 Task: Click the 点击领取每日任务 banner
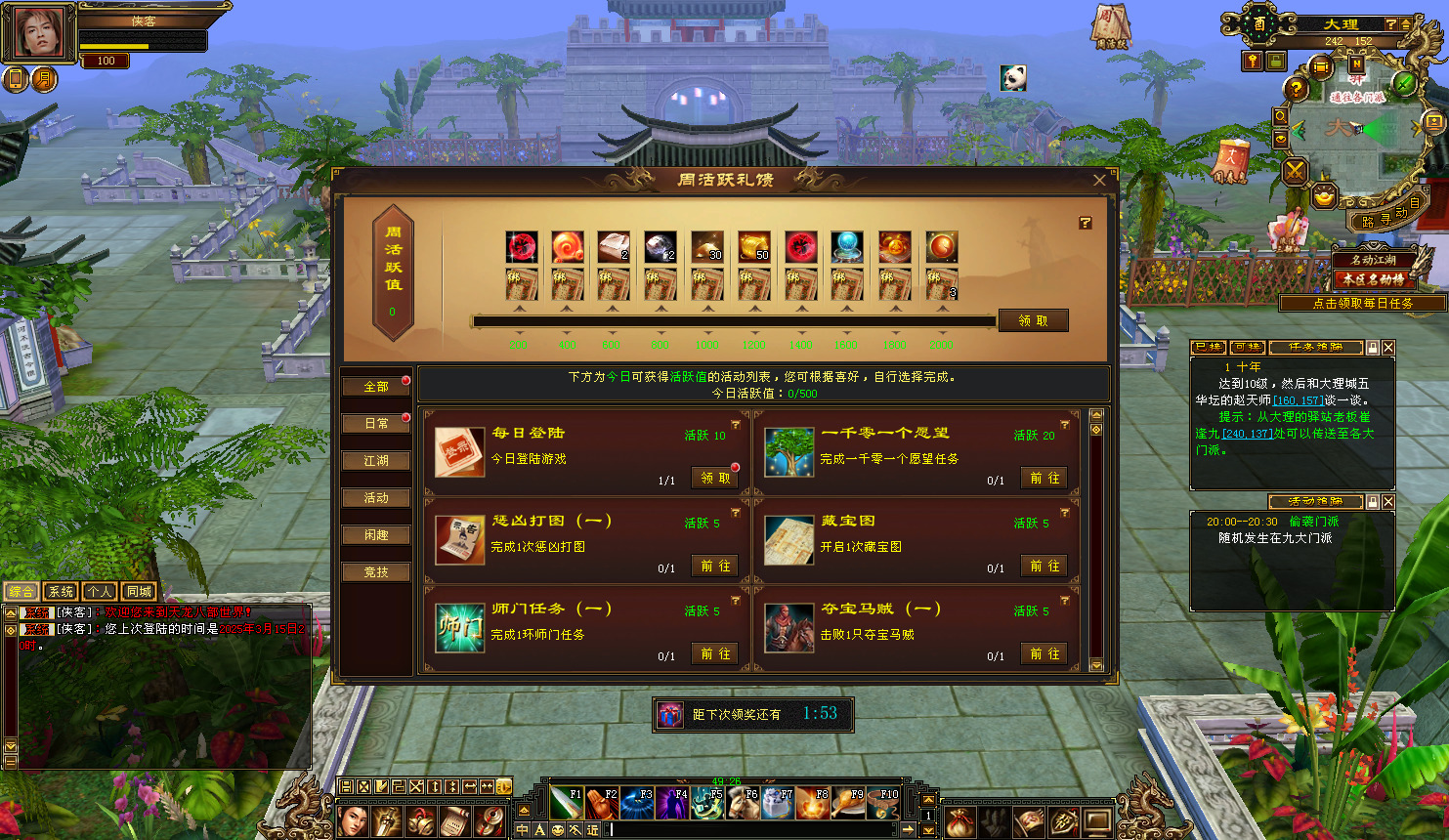1362,304
